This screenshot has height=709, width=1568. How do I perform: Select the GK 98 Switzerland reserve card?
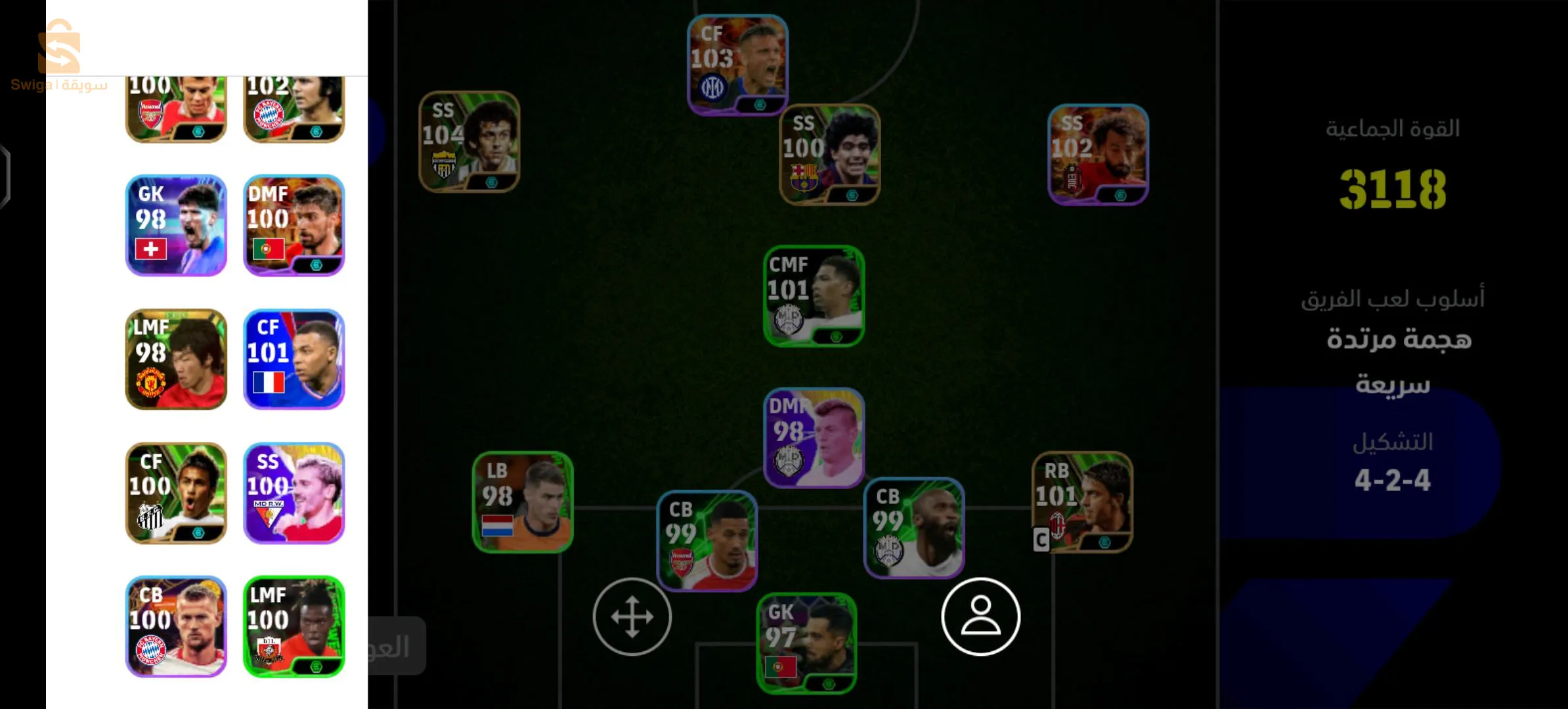coord(176,225)
